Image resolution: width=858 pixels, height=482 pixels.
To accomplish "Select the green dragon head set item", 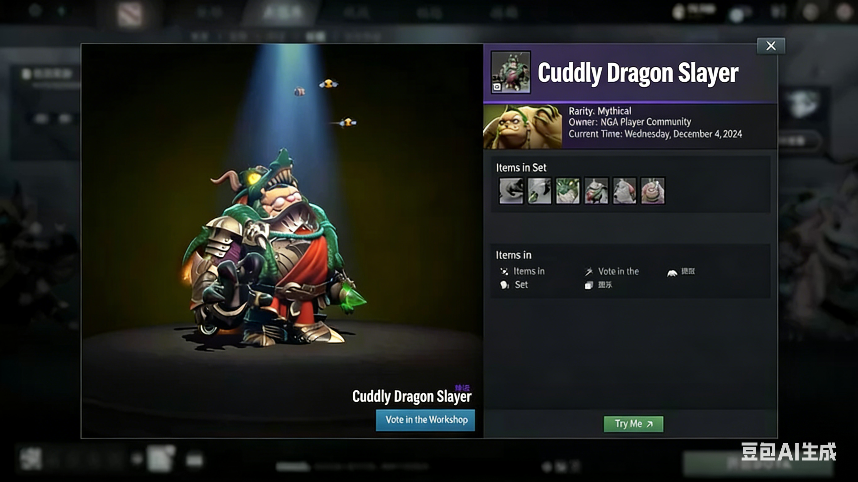I will point(568,191).
